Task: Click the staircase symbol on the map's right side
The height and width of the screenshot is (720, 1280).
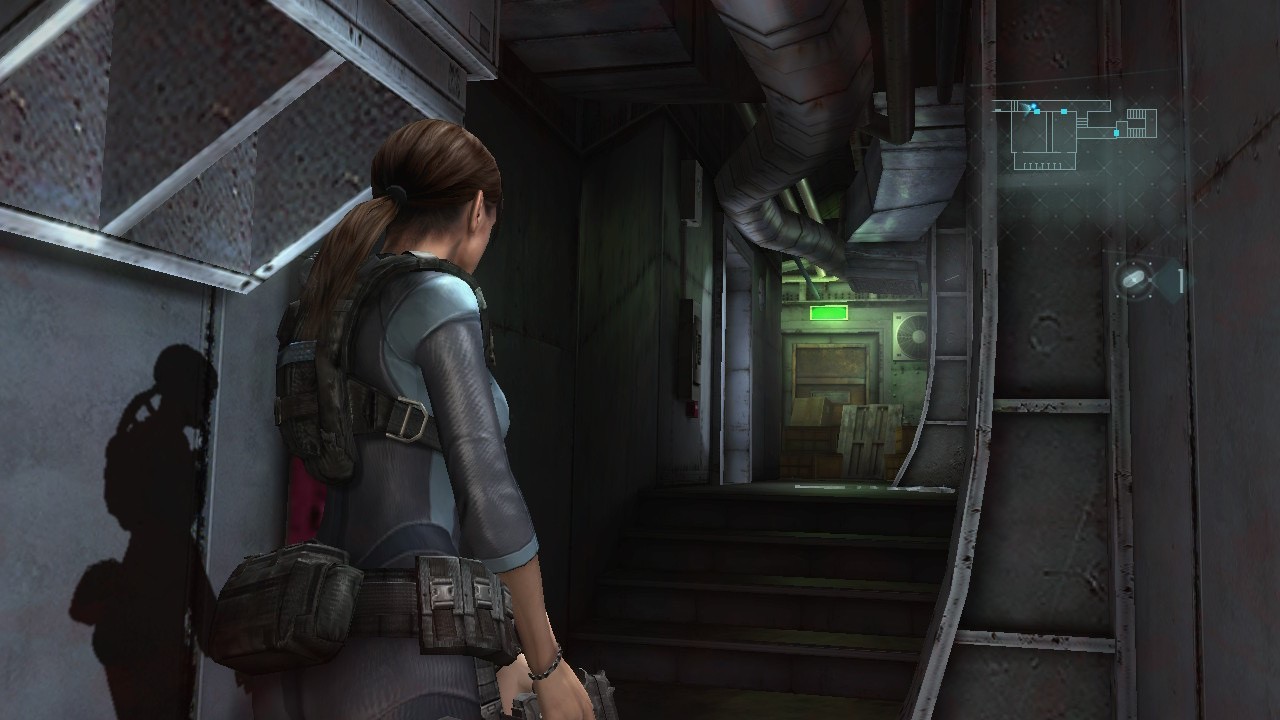Action: (x=1136, y=113)
